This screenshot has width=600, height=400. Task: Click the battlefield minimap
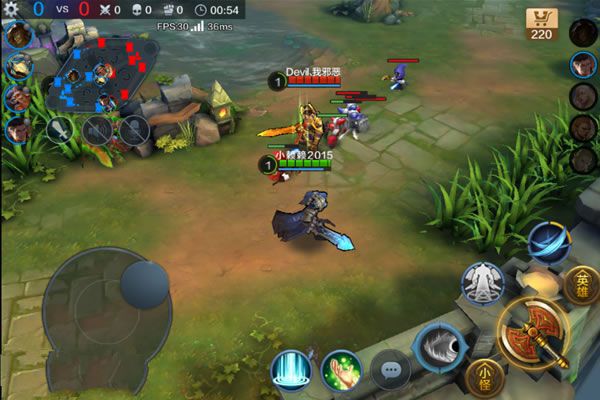click(102, 74)
